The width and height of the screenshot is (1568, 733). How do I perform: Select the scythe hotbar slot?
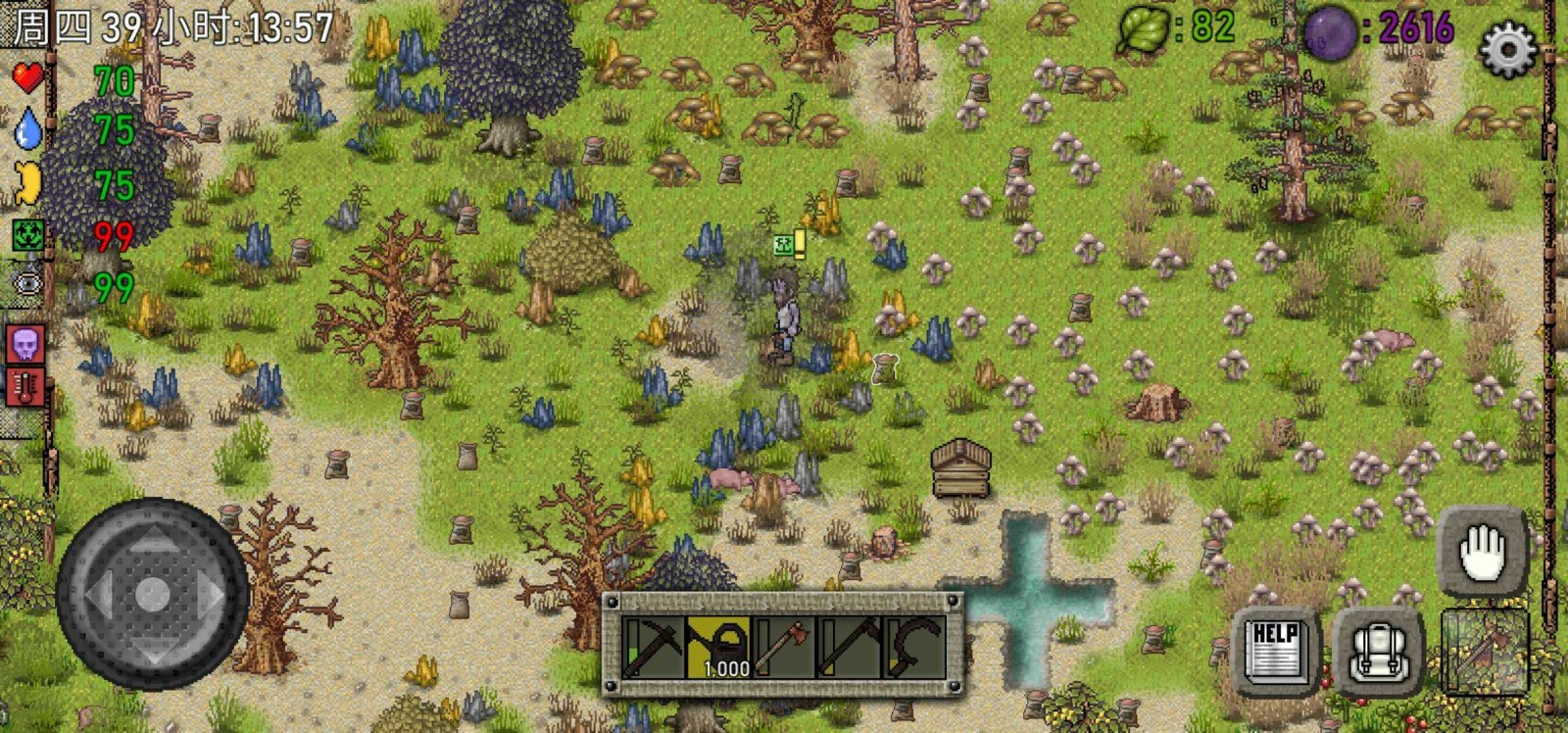(x=850, y=647)
